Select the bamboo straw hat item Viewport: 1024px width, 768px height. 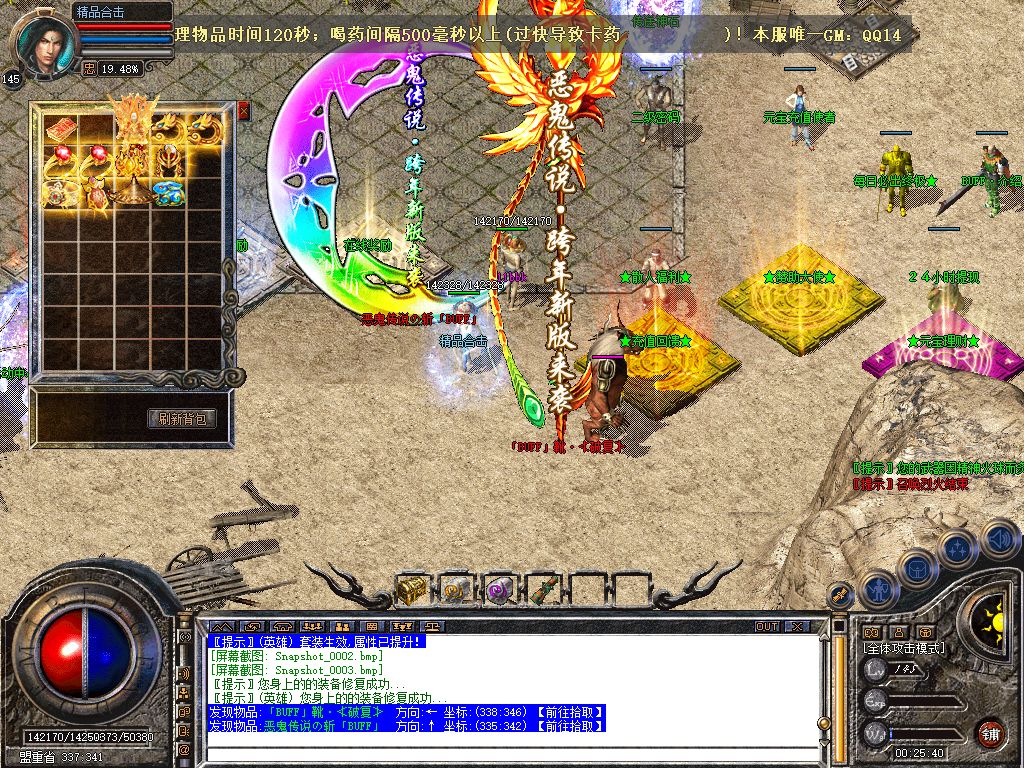(x=131, y=189)
